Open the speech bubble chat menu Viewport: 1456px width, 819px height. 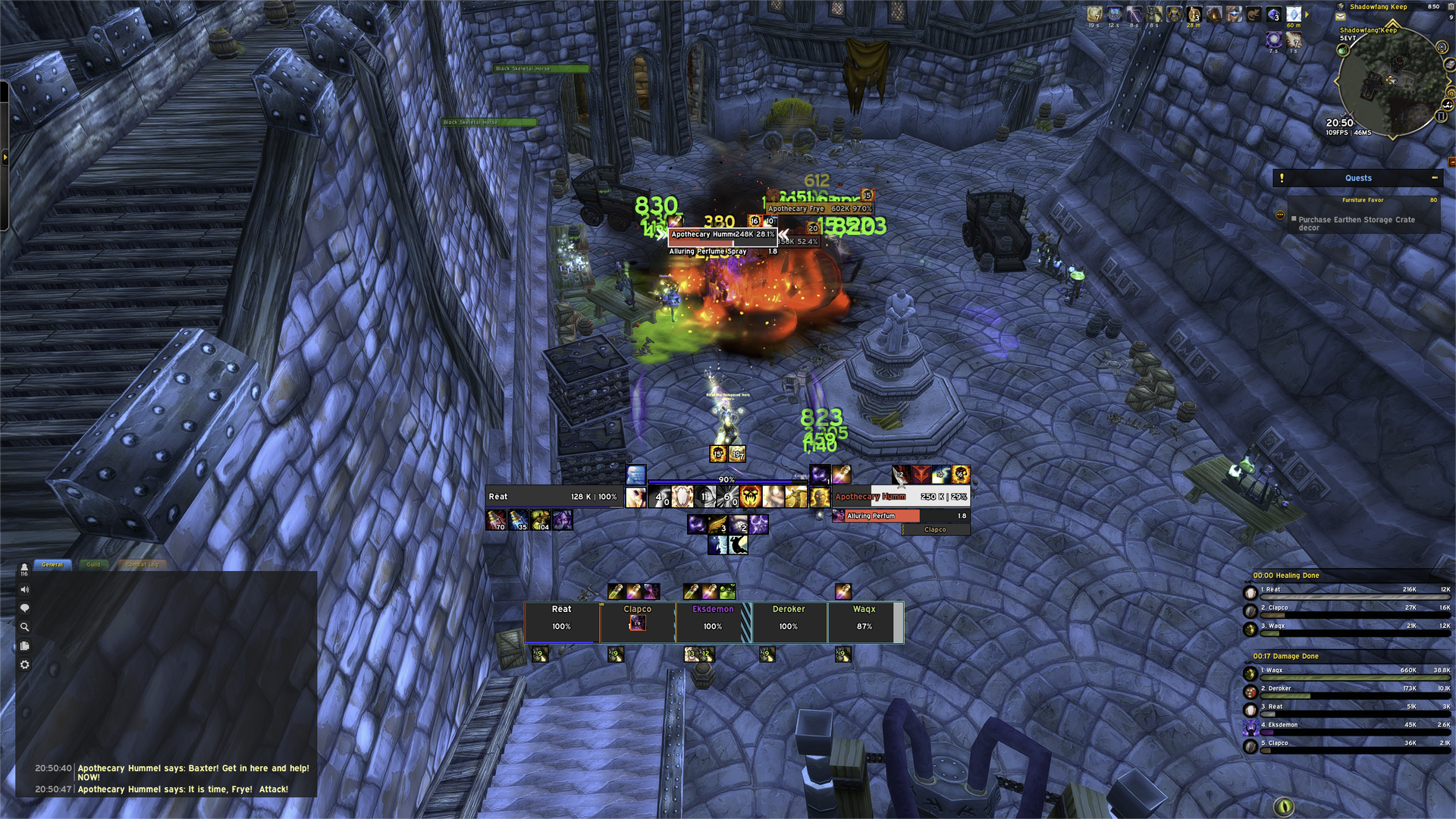(x=24, y=608)
